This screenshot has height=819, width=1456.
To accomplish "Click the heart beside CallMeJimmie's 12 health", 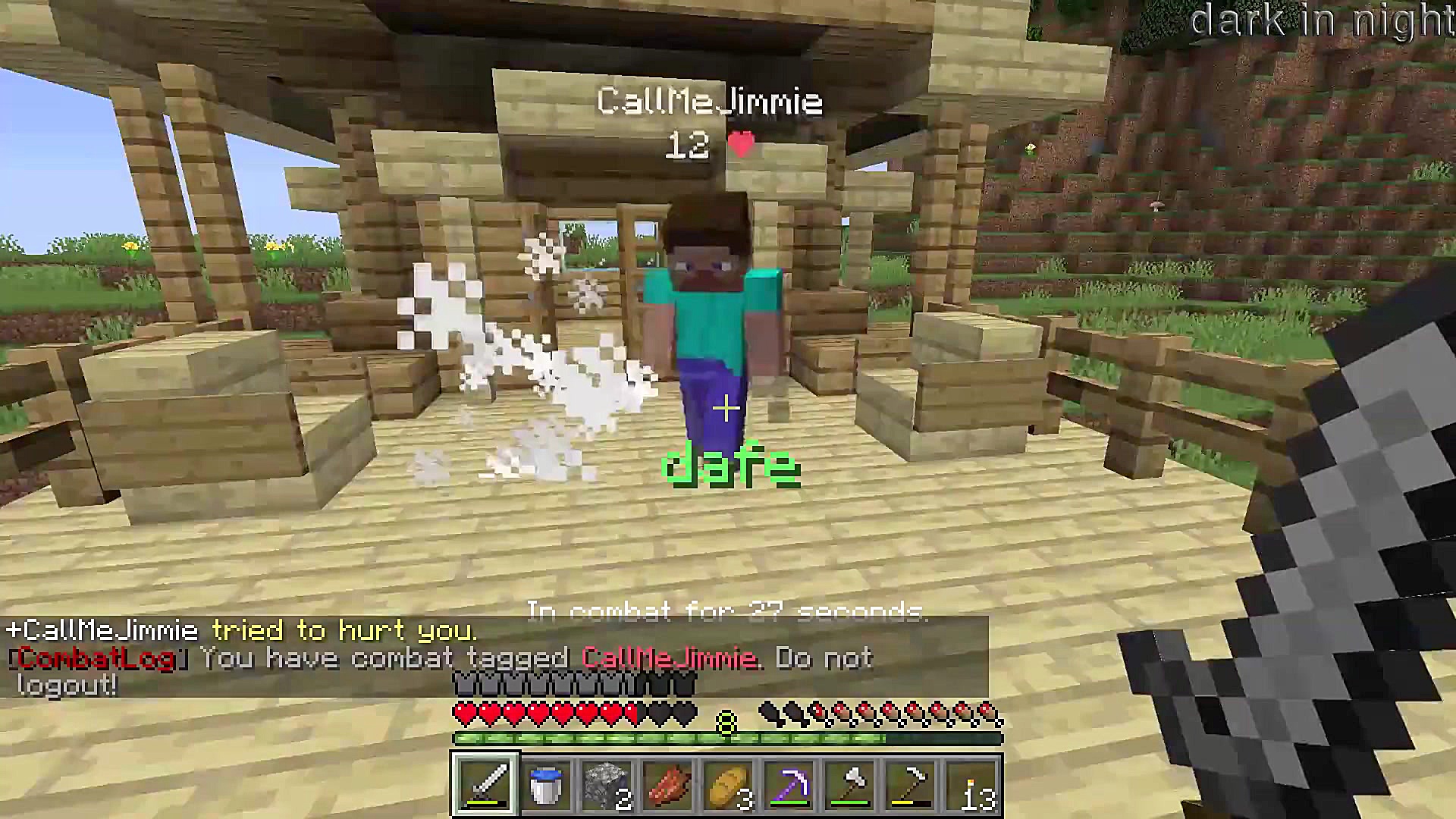I will tap(739, 144).
